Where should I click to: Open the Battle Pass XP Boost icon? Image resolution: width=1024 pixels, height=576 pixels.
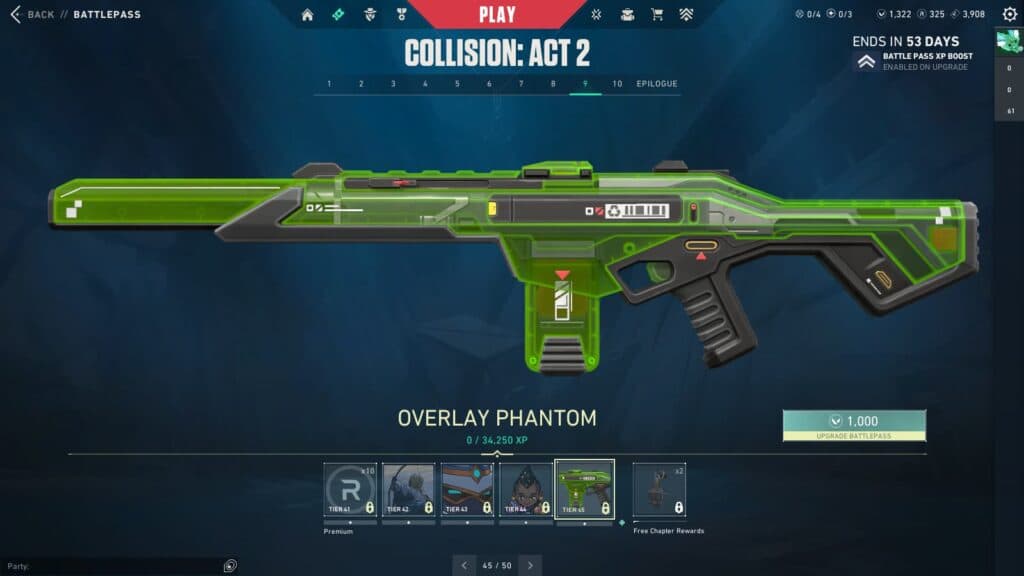866,62
